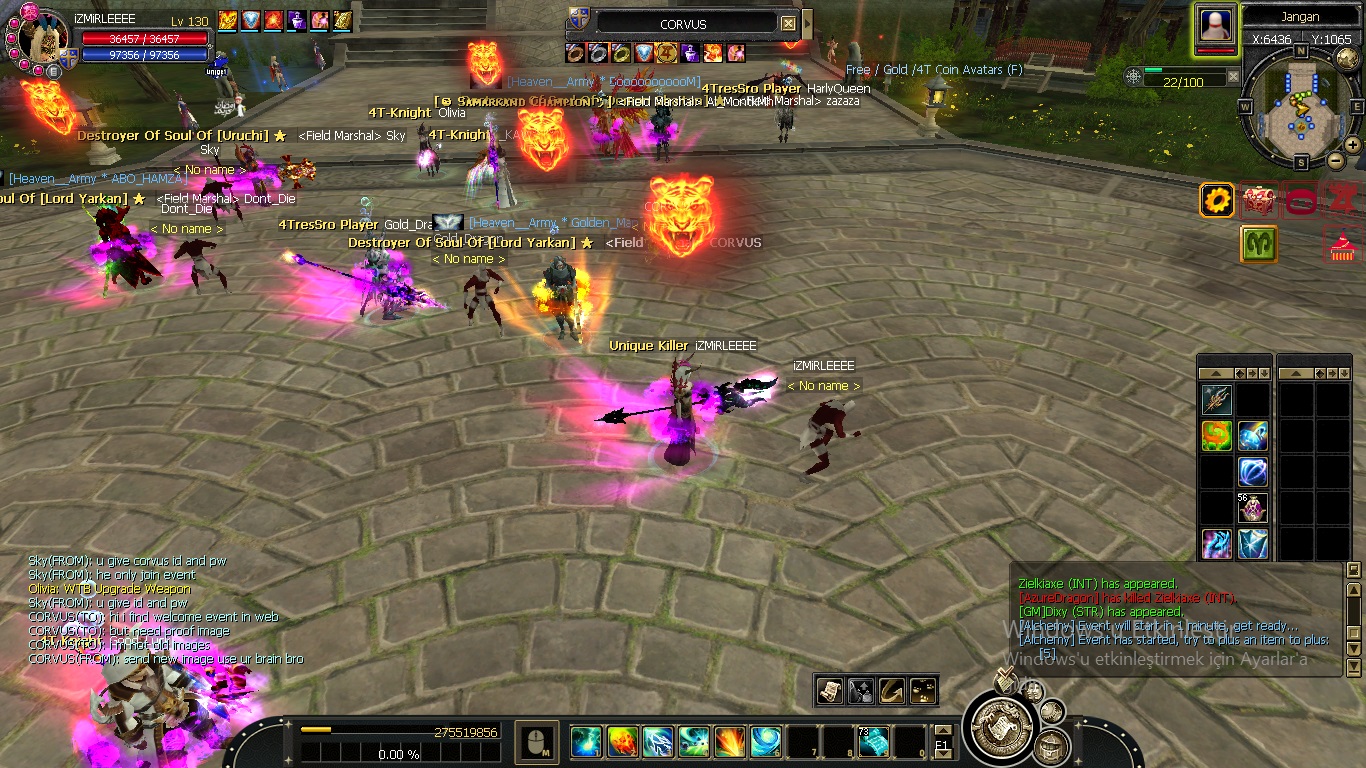Image resolution: width=1366 pixels, height=768 pixels.
Task: Use the blue swirl skill in slot 6
Action: pos(765,741)
